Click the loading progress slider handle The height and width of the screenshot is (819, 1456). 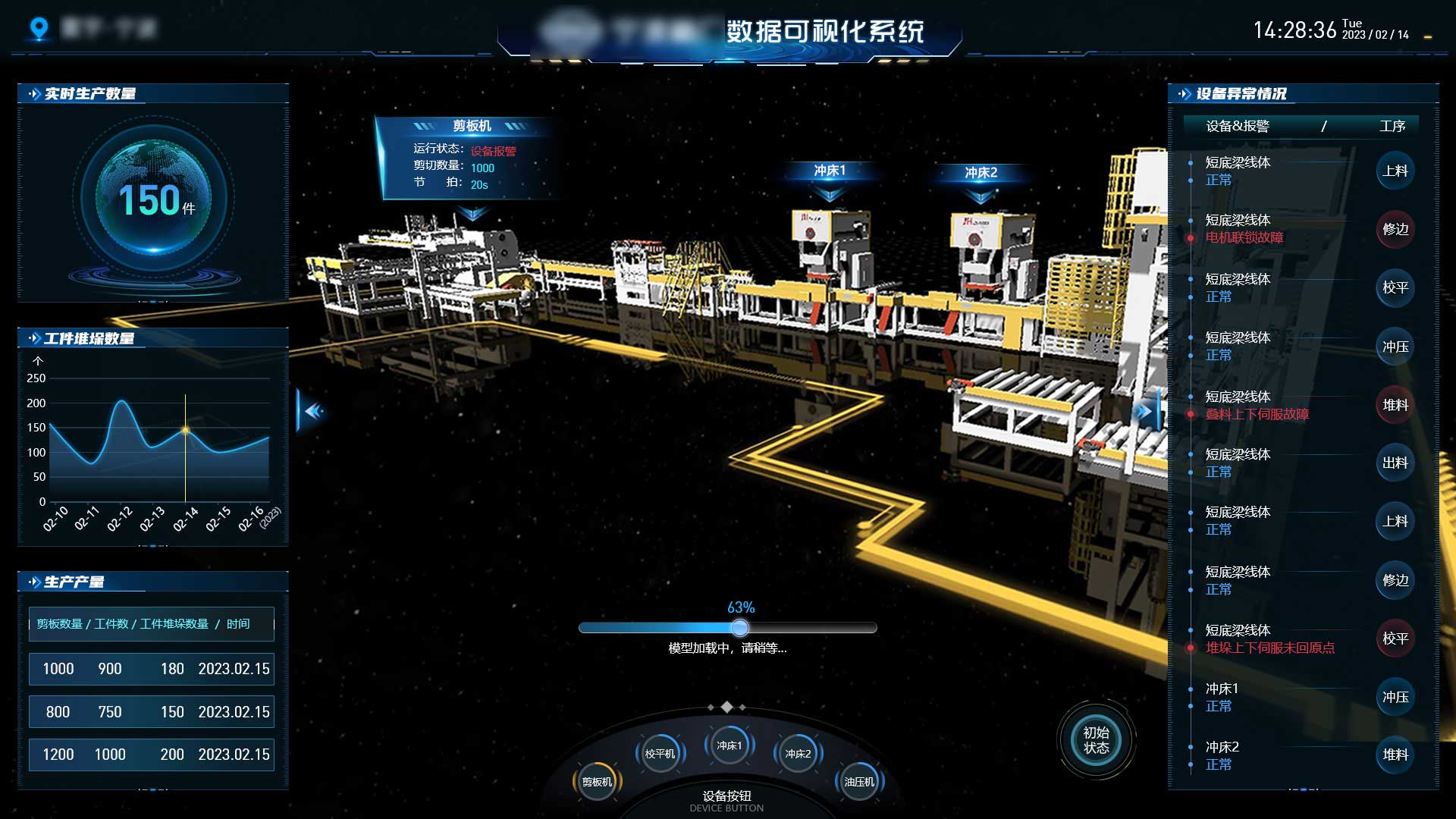(x=740, y=628)
